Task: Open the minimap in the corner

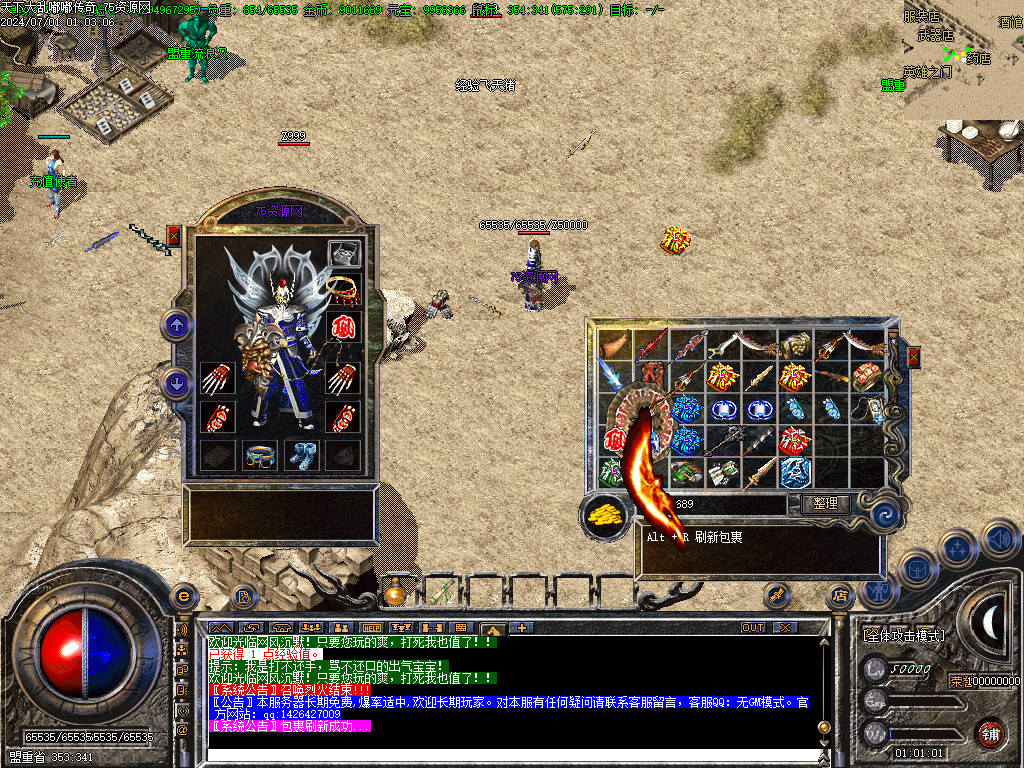Action: (963, 60)
